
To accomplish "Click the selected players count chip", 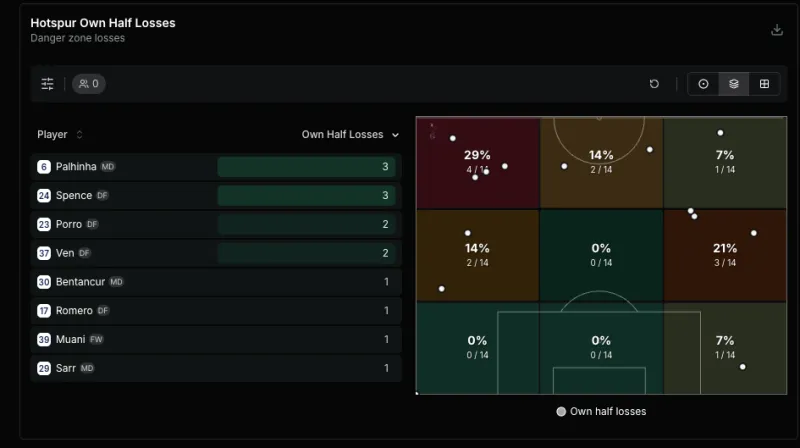I will pos(89,84).
